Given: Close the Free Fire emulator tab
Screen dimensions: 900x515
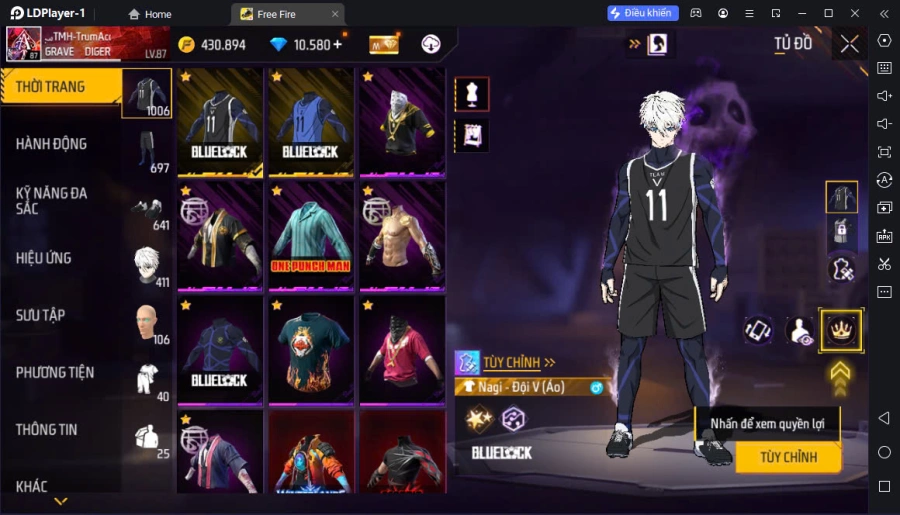Looking at the screenshot, I should point(335,14).
